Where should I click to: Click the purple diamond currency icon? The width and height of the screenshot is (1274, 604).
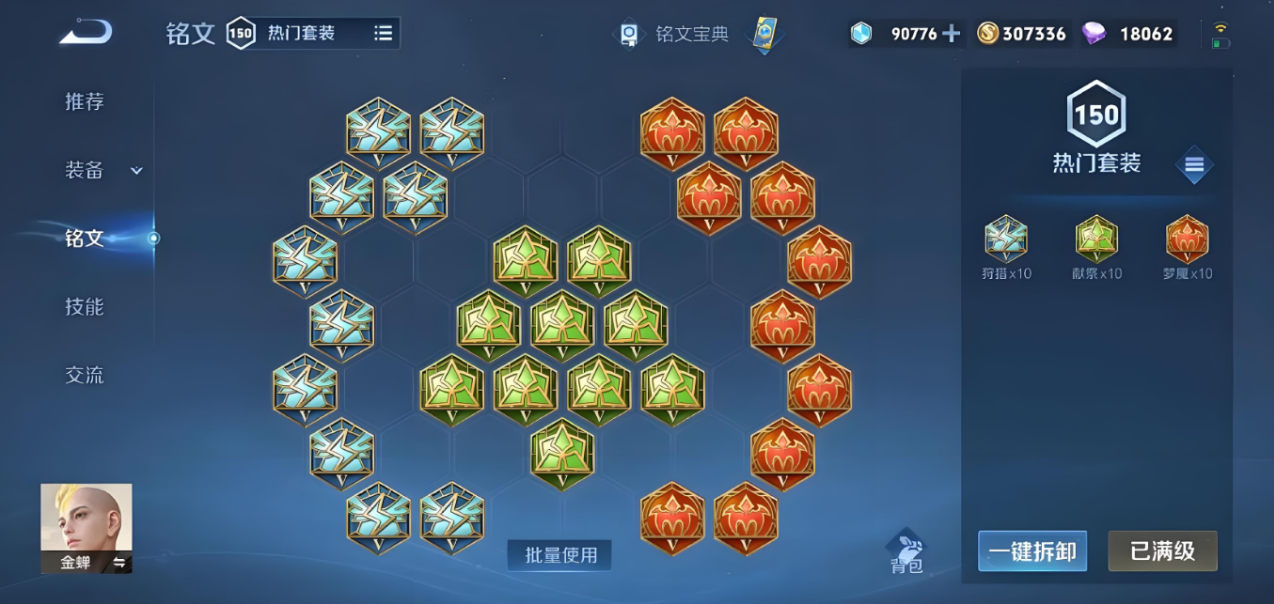click(1094, 33)
